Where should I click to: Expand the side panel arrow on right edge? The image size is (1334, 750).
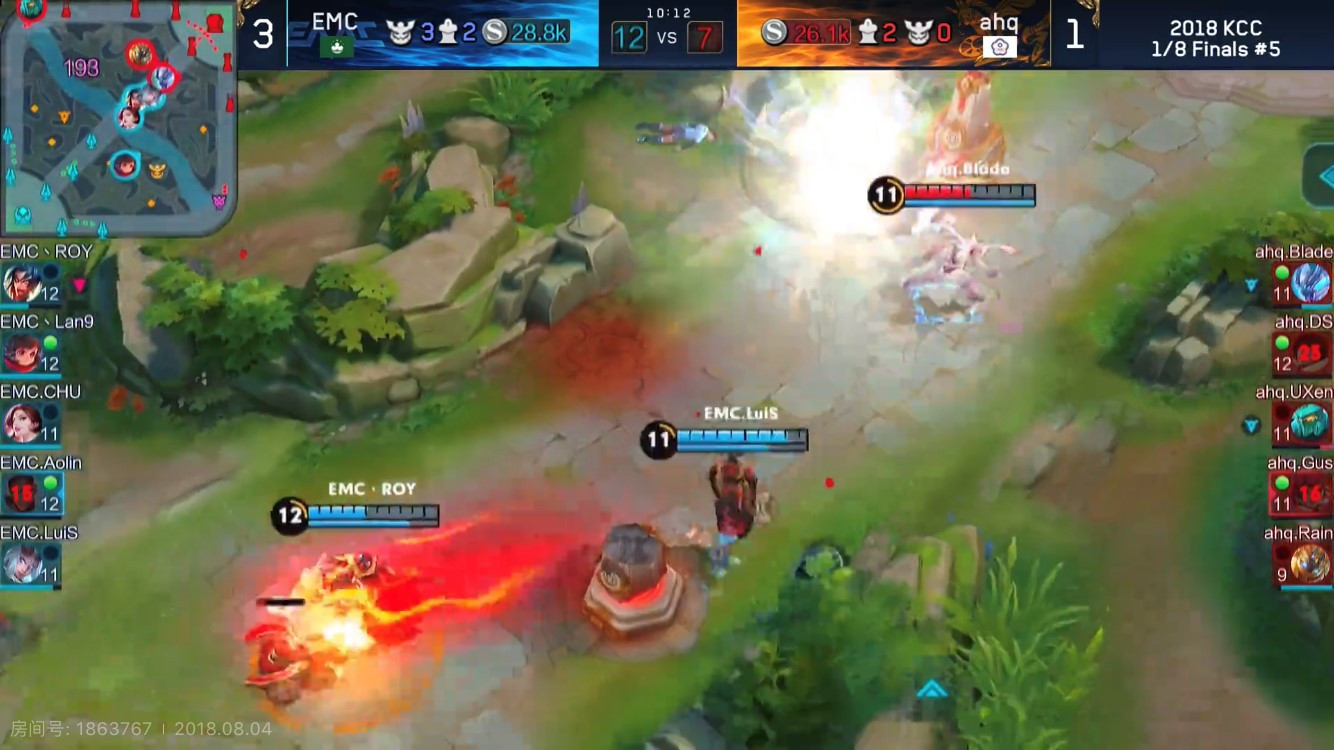click(1322, 177)
